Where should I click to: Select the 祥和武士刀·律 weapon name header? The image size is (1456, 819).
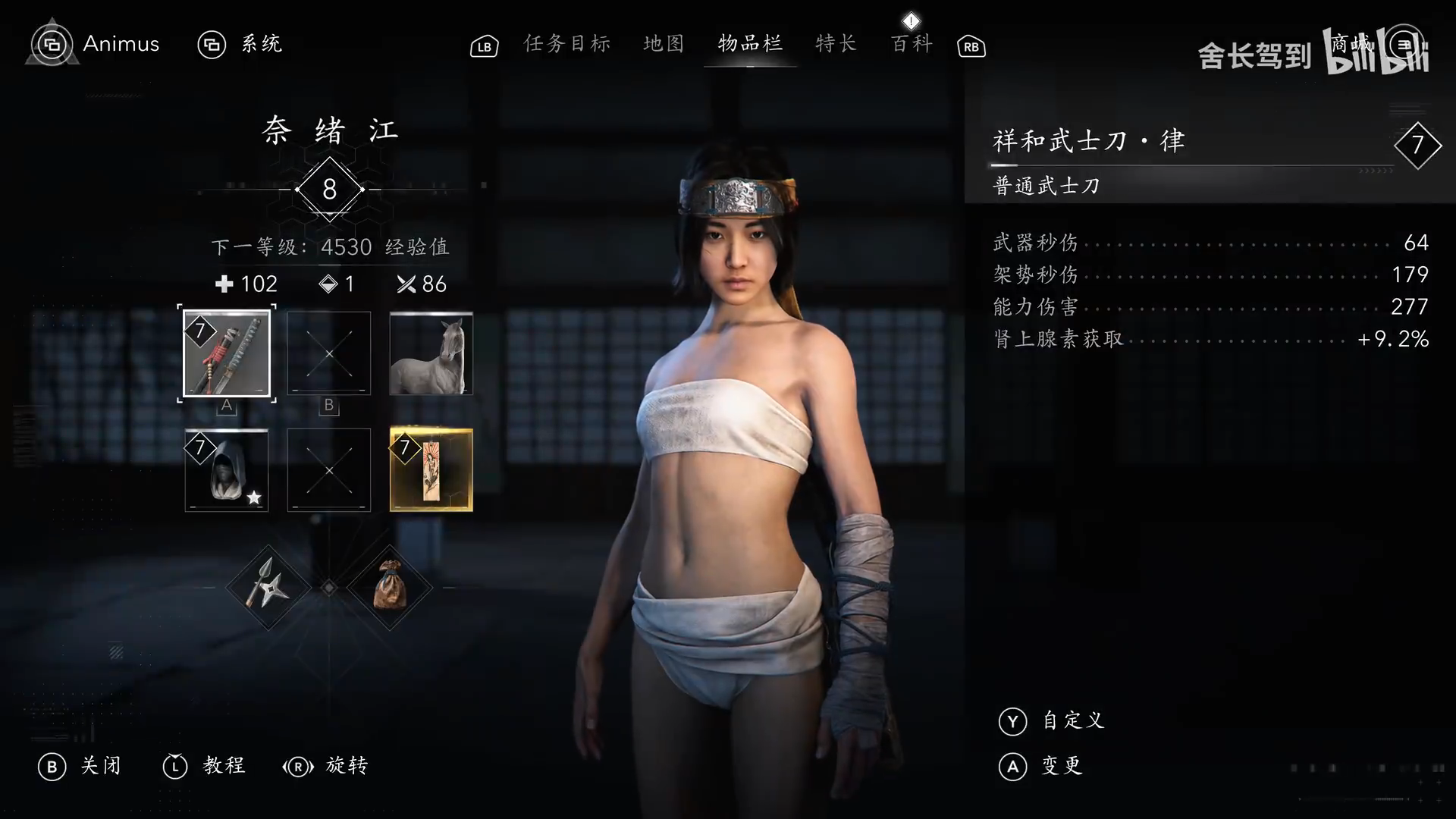(1090, 140)
